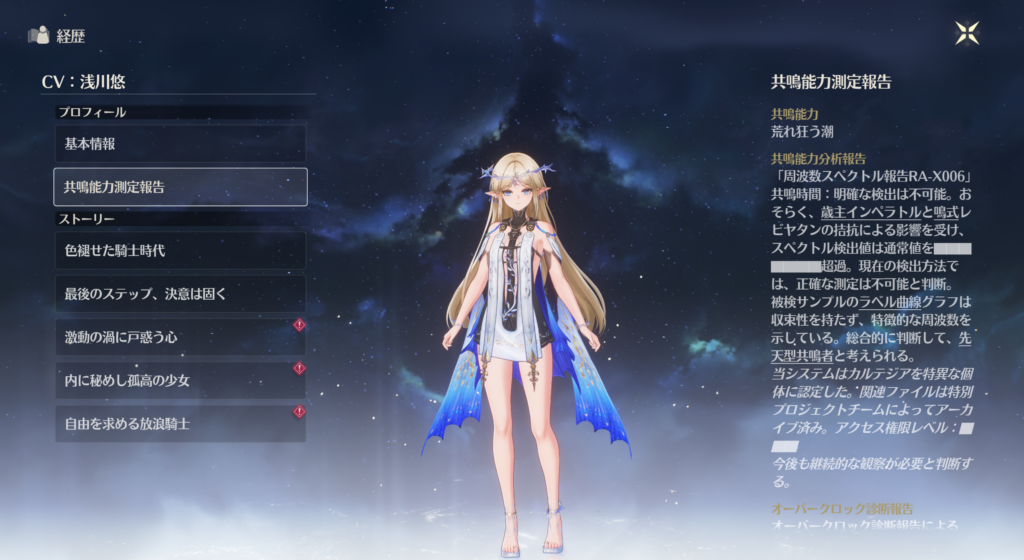Select the 共鳴能力測定報告 entry
This screenshot has height=560, width=1024.
(x=180, y=187)
